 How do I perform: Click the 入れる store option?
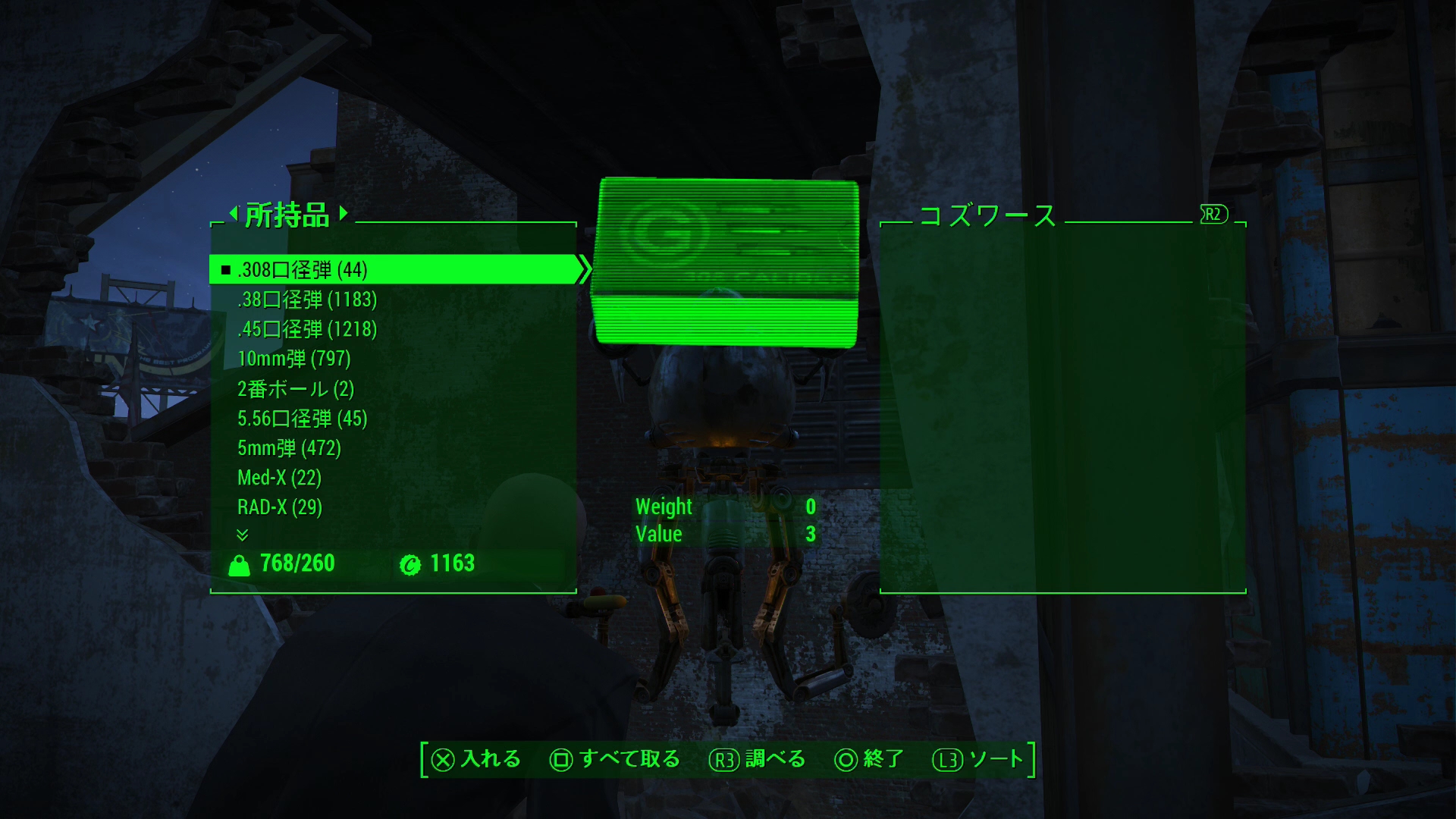[476, 759]
